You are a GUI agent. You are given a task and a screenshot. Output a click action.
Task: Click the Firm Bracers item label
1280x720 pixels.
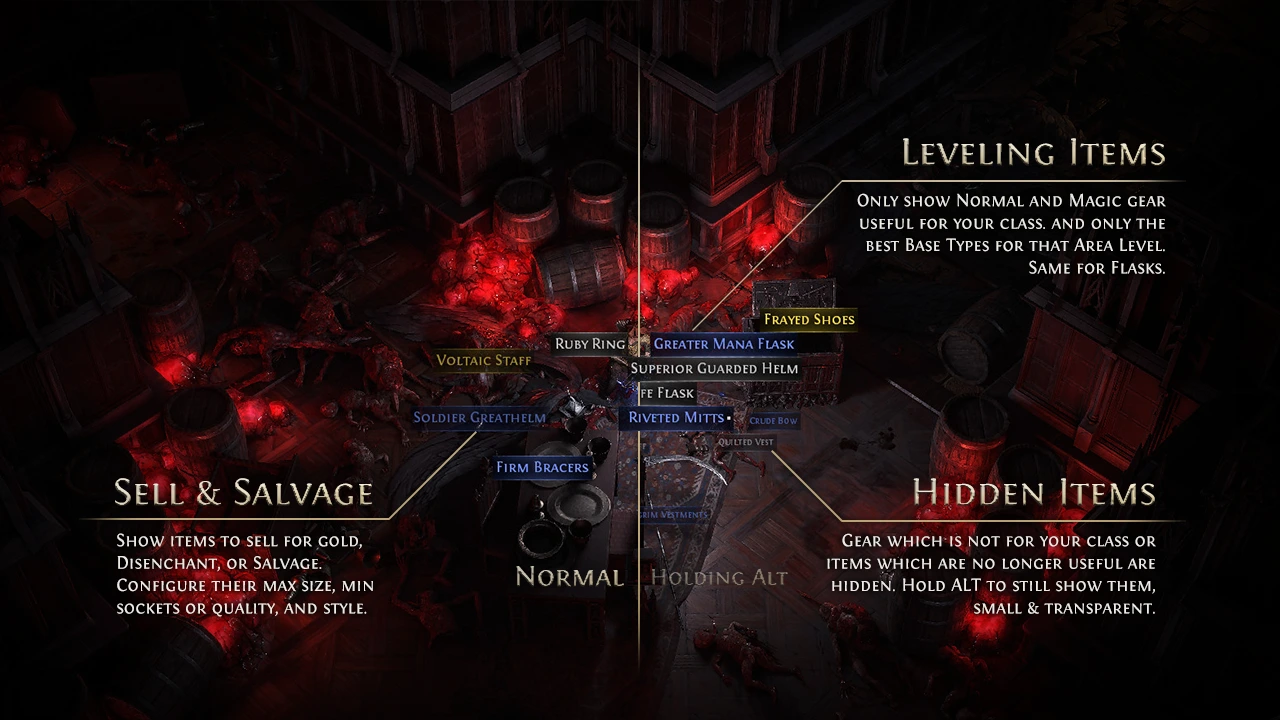tap(543, 467)
